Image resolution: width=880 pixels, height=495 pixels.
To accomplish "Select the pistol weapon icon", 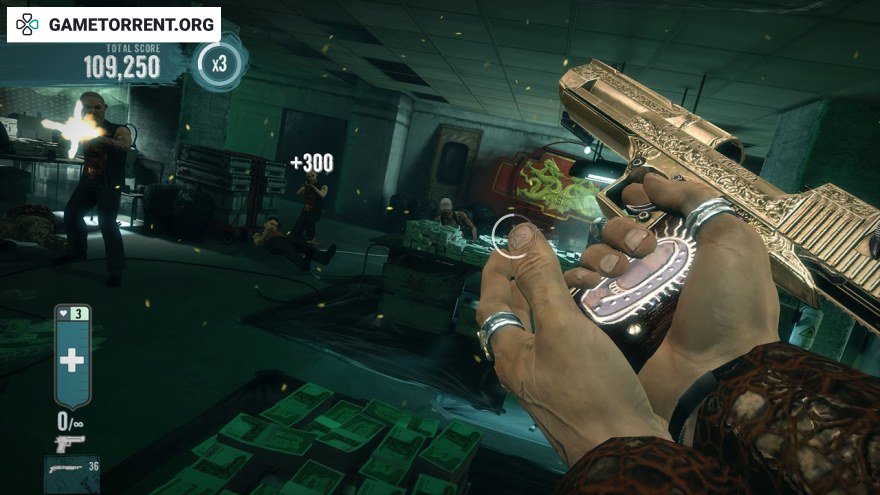I will pyautogui.click(x=69, y=442).
